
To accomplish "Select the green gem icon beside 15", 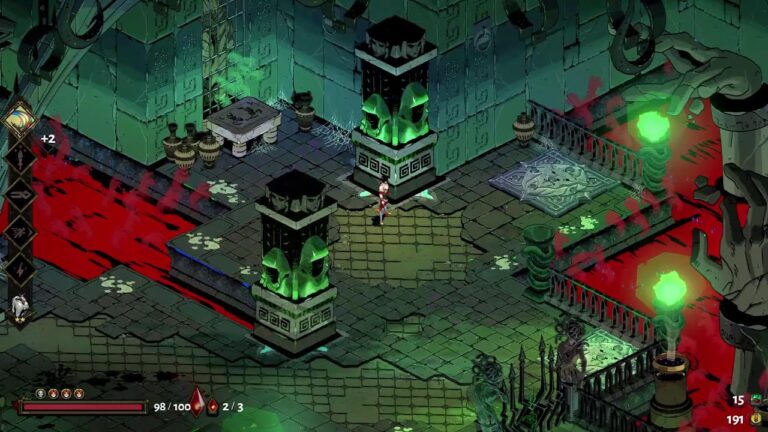I will pos(758,401).
